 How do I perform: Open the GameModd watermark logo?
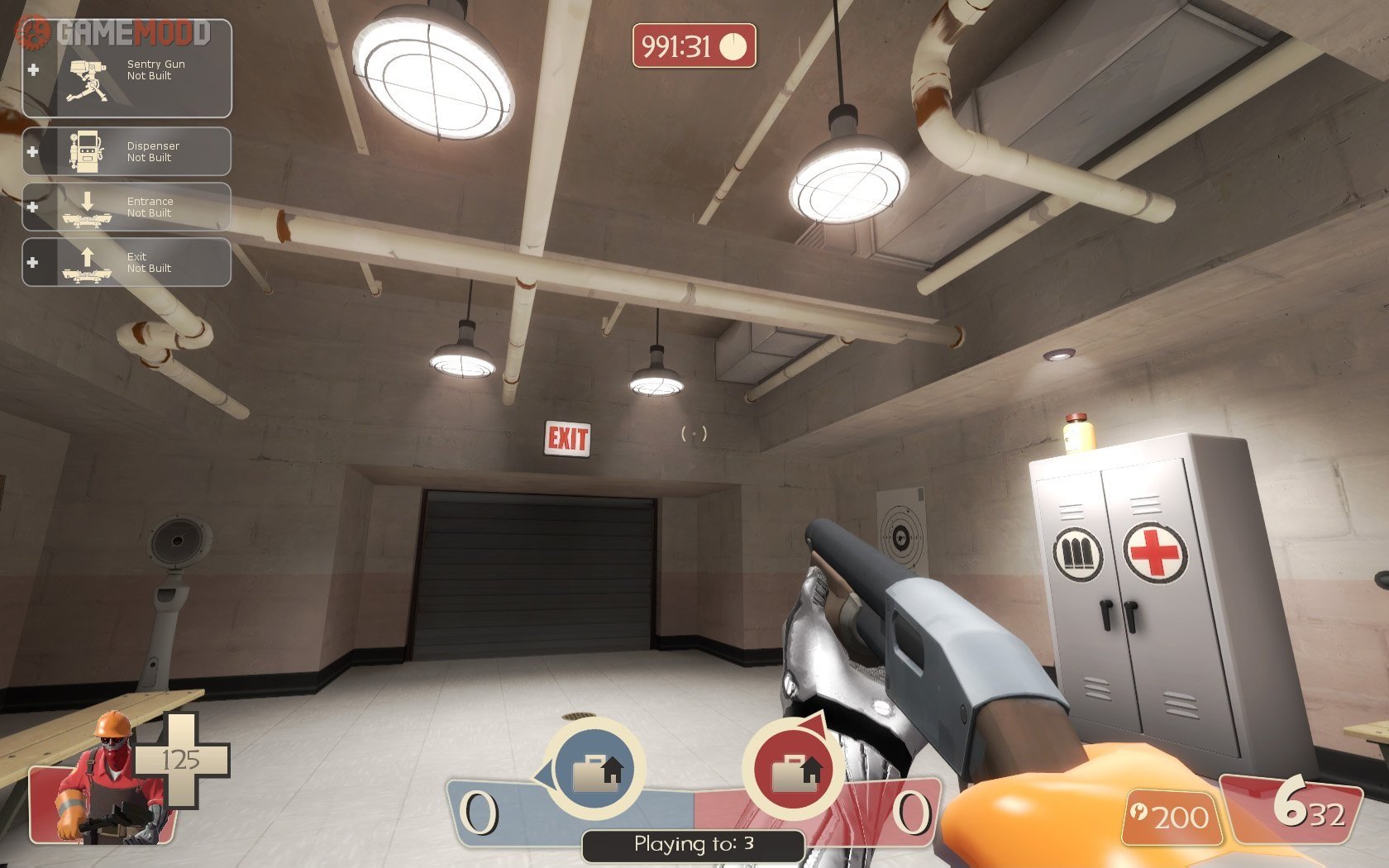(x=116, y=33)
